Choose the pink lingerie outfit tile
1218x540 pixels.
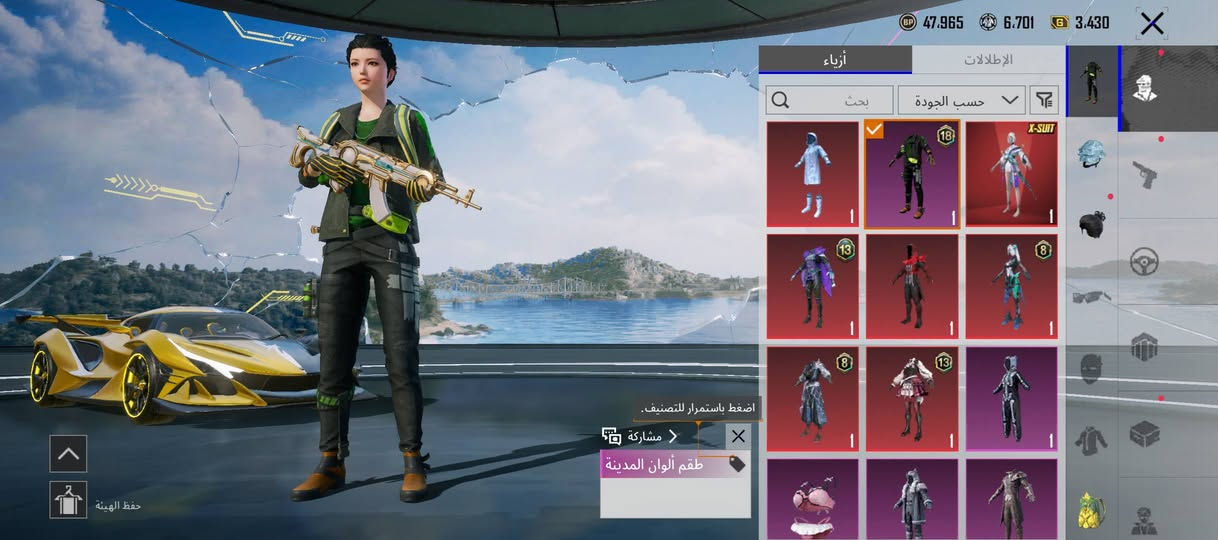click(812, 498)
